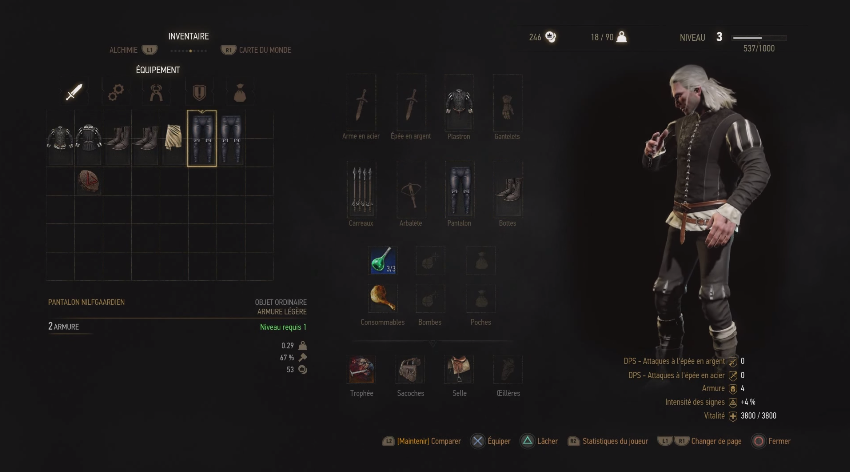Select the equipped Plastron armor slot
The height and width of the screenshot is (472, 850).
tap(459, 104)
